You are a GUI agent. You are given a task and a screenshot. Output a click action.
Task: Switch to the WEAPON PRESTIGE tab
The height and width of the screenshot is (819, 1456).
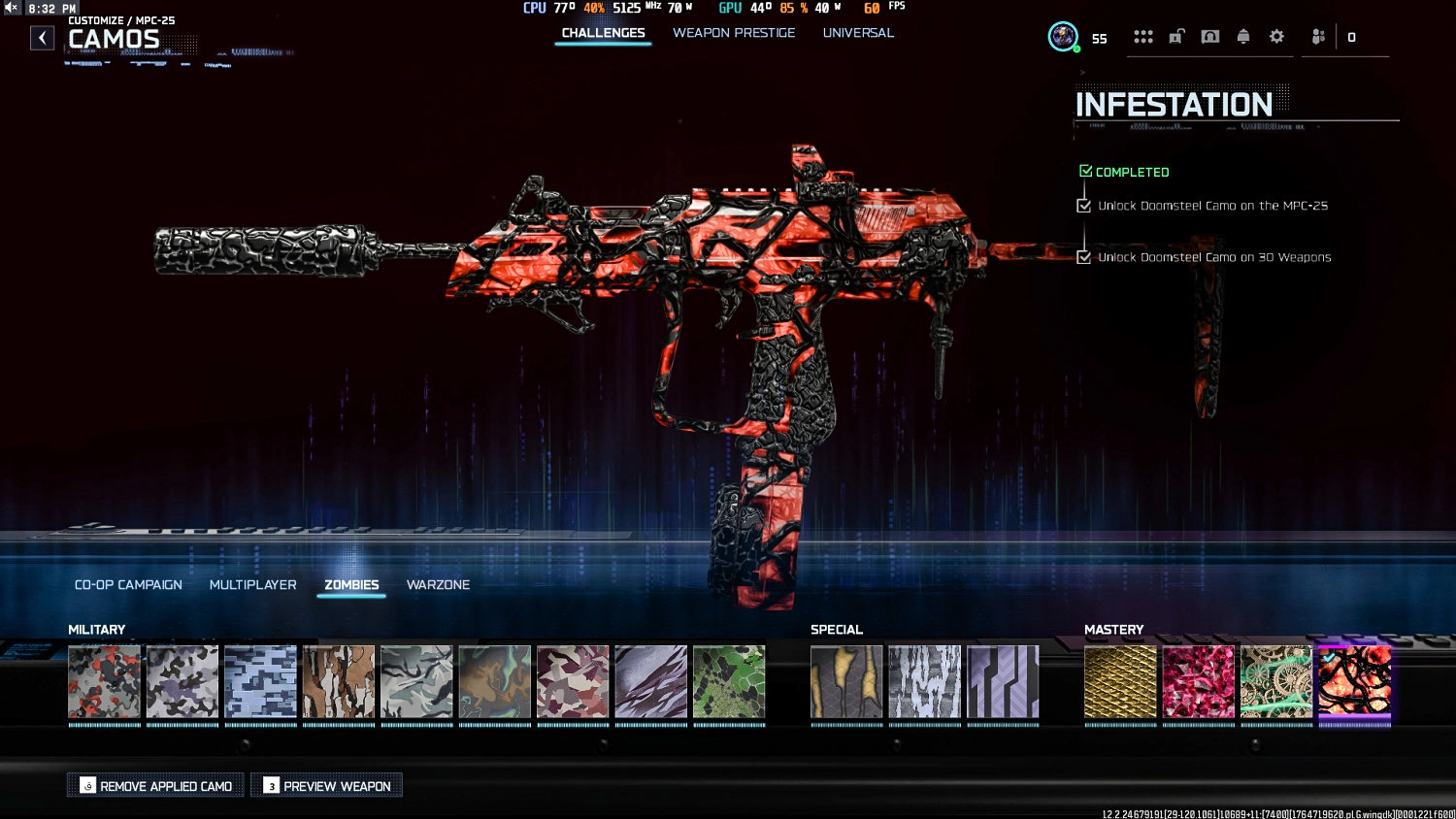[x=735, y=32]
